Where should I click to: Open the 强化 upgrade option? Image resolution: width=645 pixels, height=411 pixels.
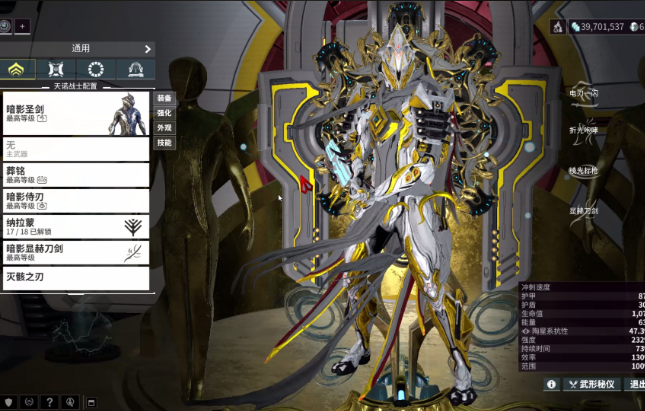coord(164,114)
